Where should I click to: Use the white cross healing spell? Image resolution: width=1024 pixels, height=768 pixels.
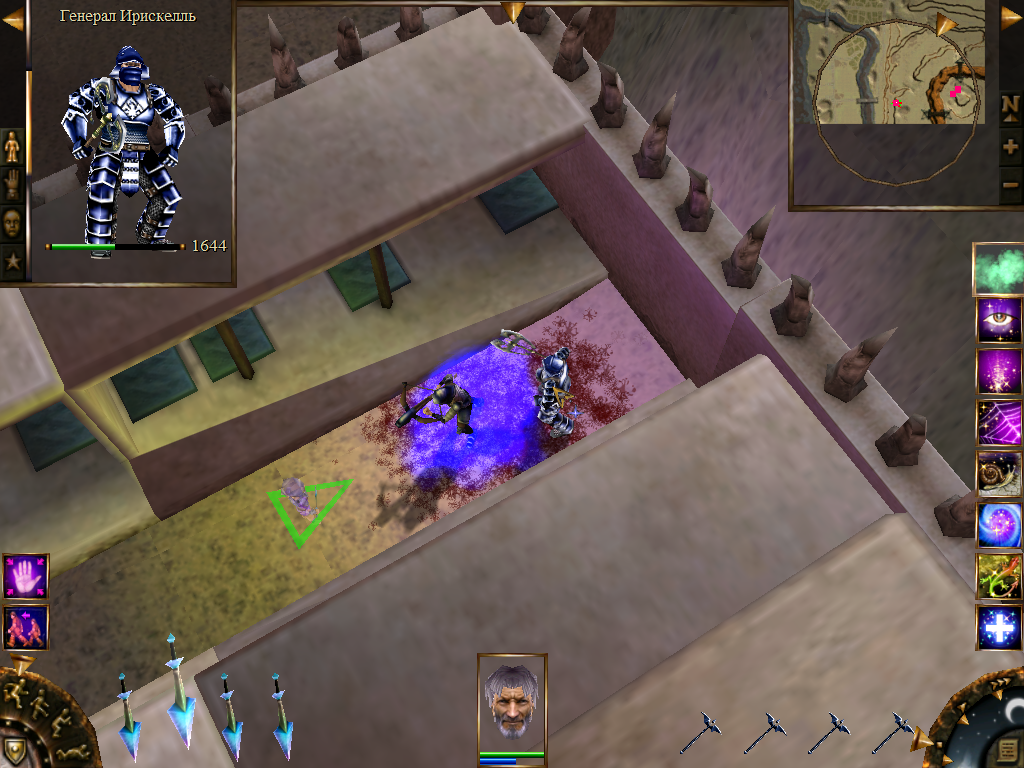pyautogui.click(x=998, y=627)
